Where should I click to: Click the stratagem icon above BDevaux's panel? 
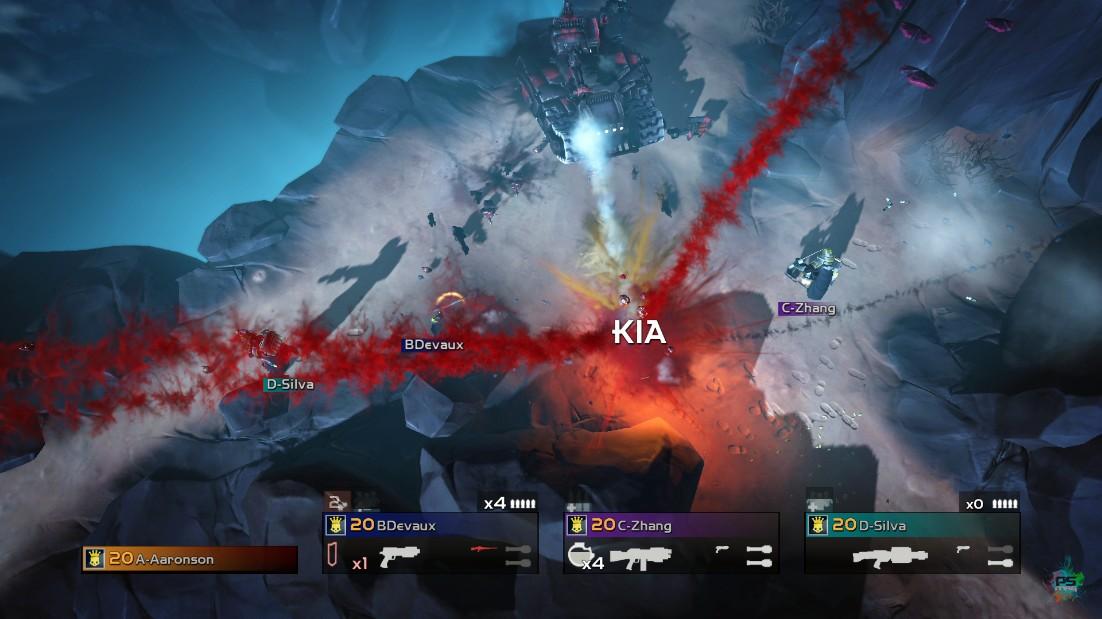coord(335,503)
